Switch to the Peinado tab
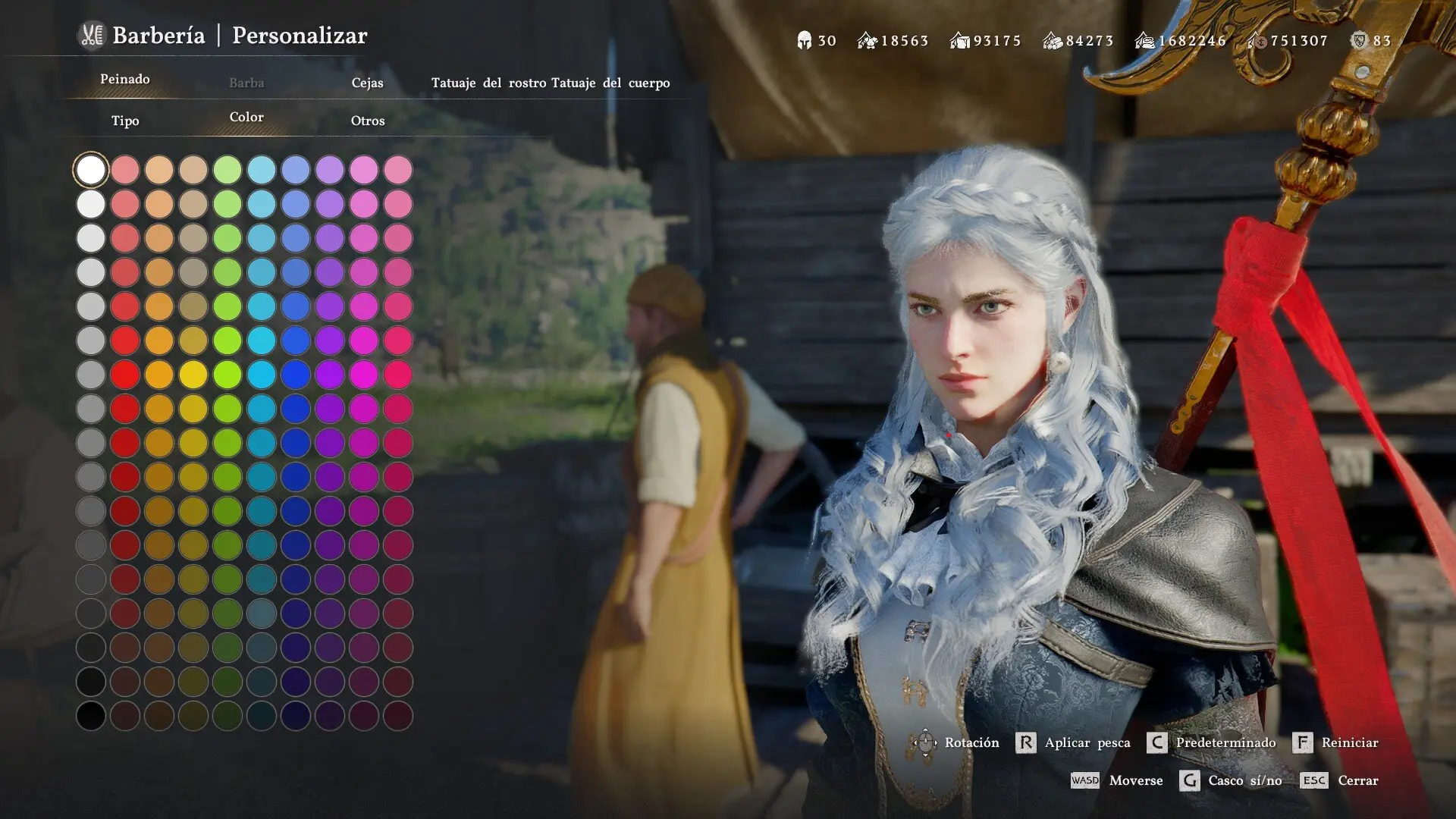1456x819 pixels. [x=125, y=80]
